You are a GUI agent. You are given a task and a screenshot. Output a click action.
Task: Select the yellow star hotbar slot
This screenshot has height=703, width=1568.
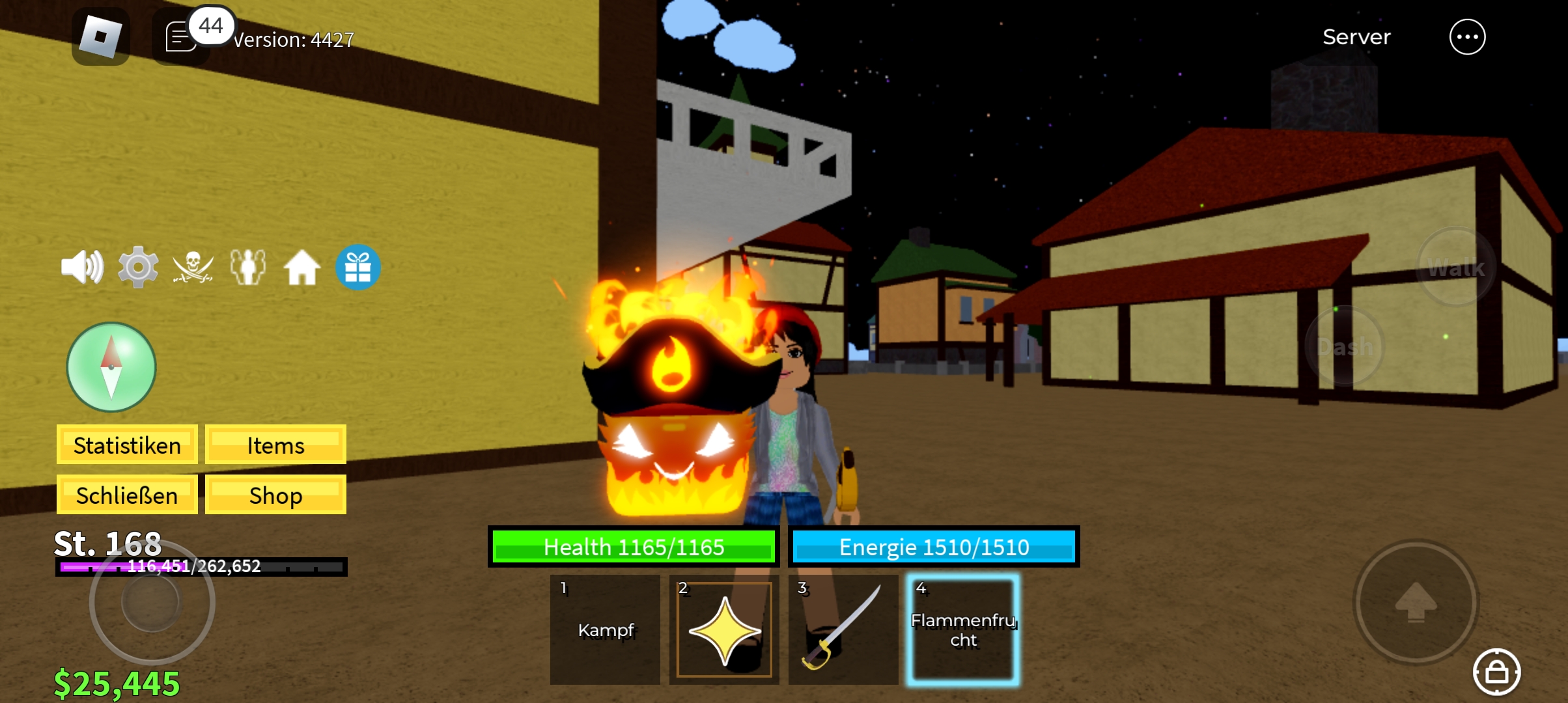724,629
